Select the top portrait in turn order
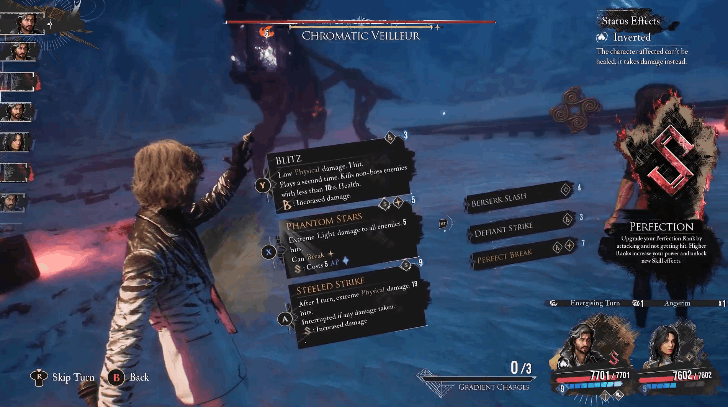This screenshot has width=728, height=407. tap(20, 20)
